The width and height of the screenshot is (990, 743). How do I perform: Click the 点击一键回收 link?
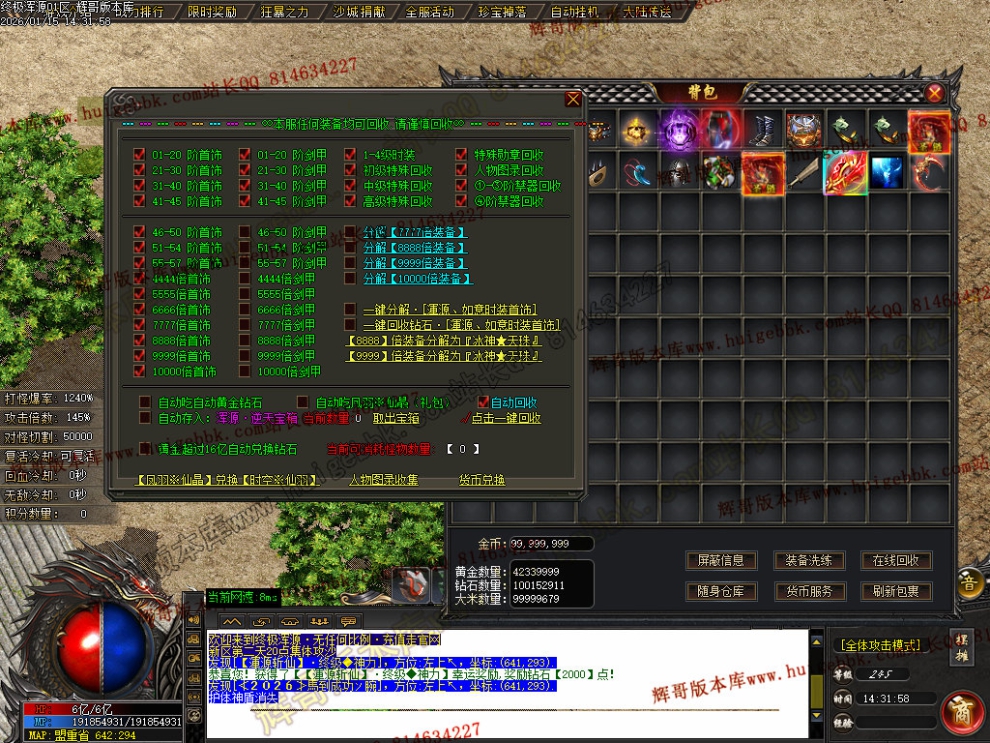[x=506, y=418]
